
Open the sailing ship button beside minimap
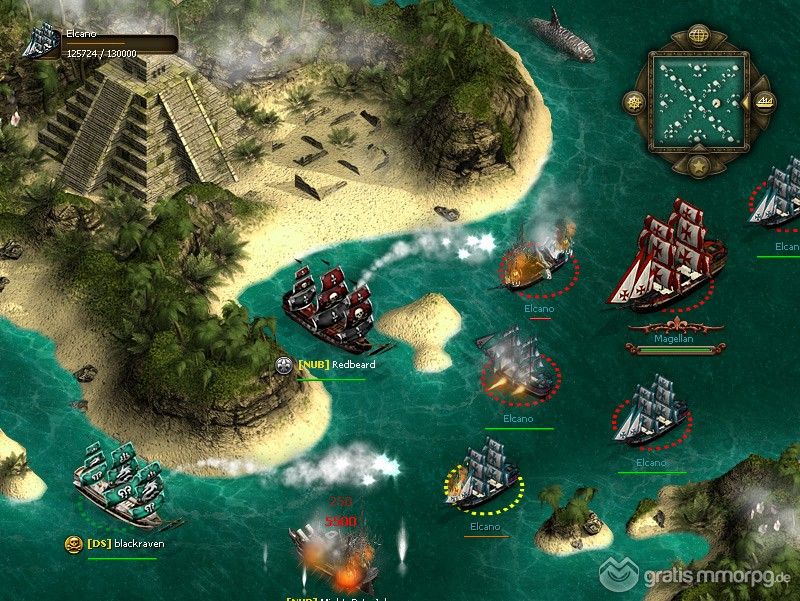(764, 101)
